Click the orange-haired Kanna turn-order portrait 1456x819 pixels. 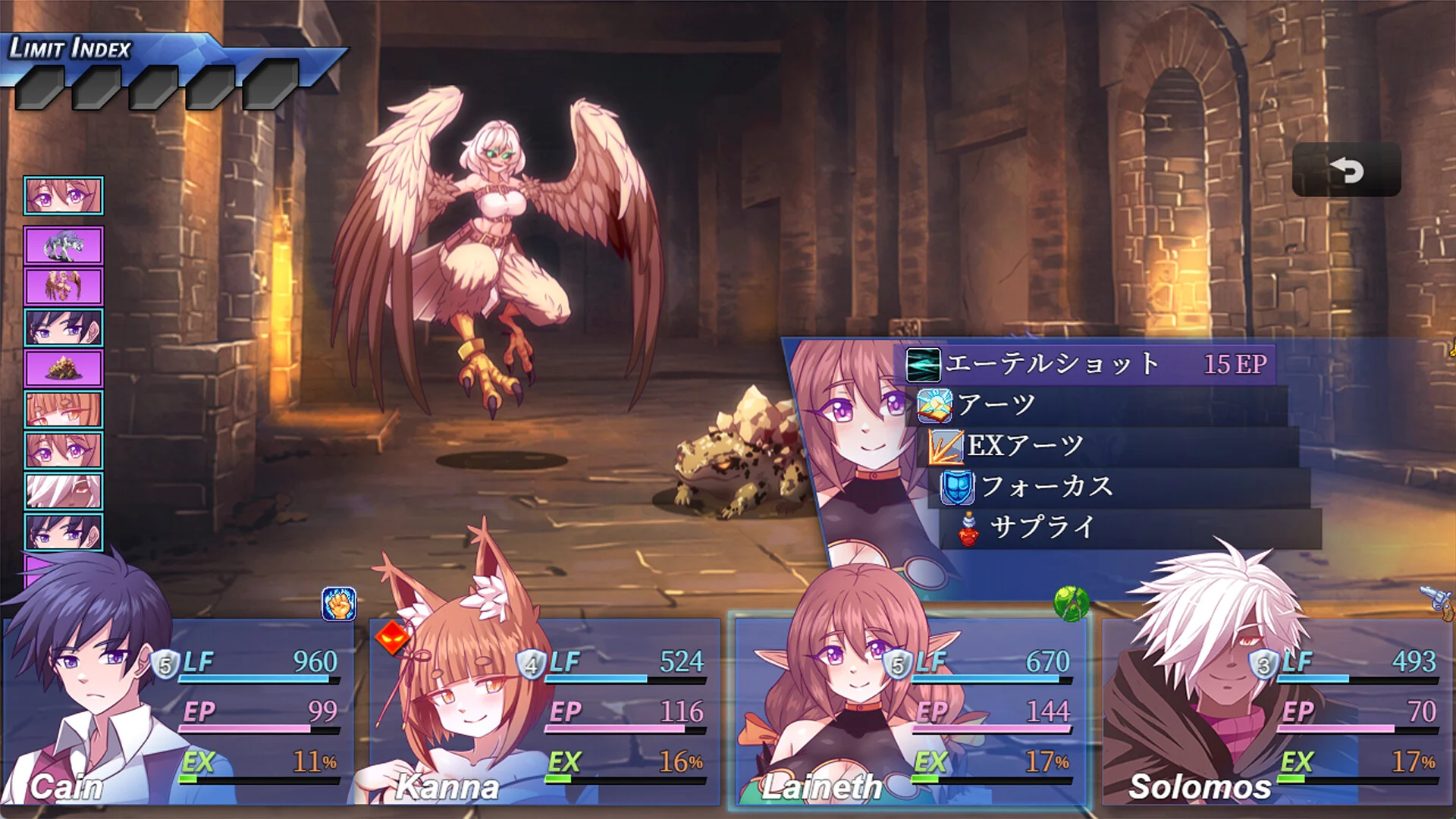click(64, 410)
